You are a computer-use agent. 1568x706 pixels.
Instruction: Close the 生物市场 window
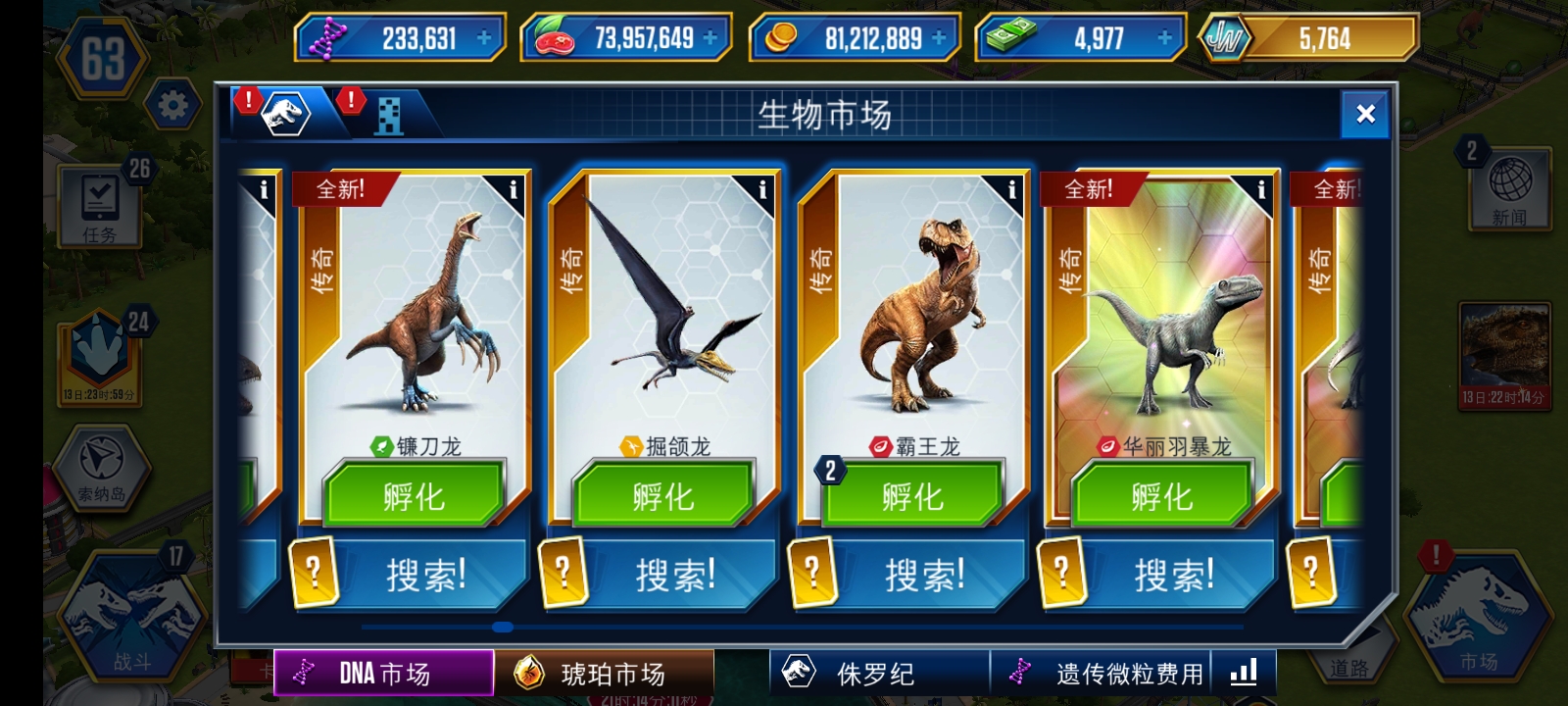click(x=1365, y=115)
